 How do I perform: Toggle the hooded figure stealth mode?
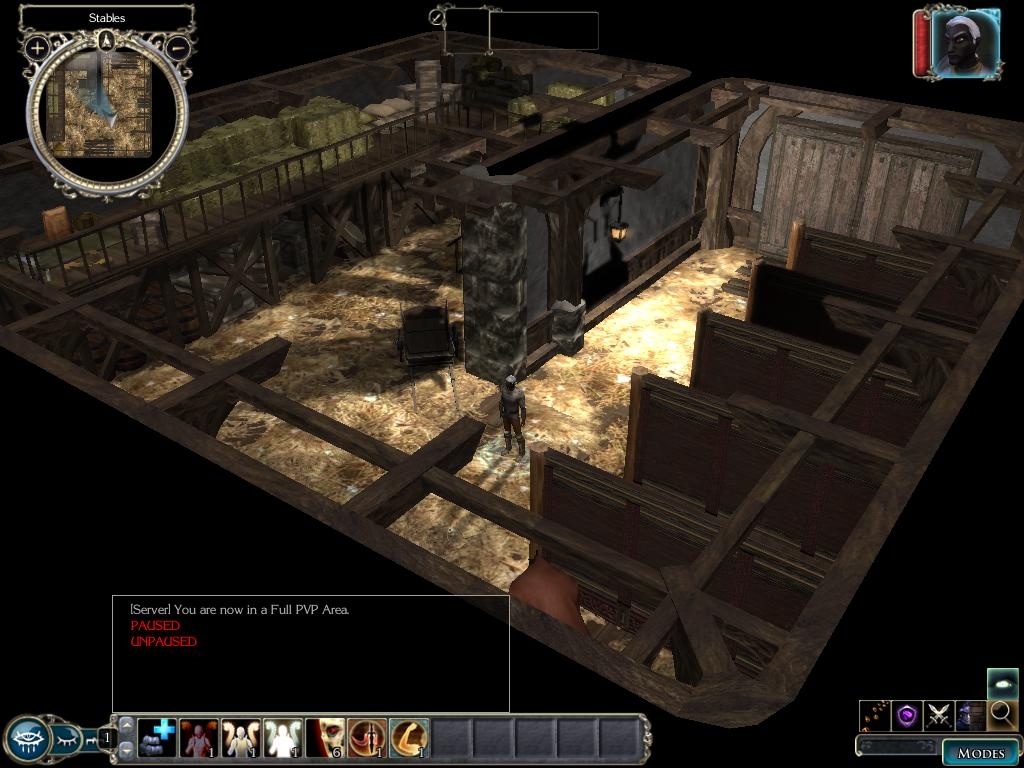coord(970,715)
